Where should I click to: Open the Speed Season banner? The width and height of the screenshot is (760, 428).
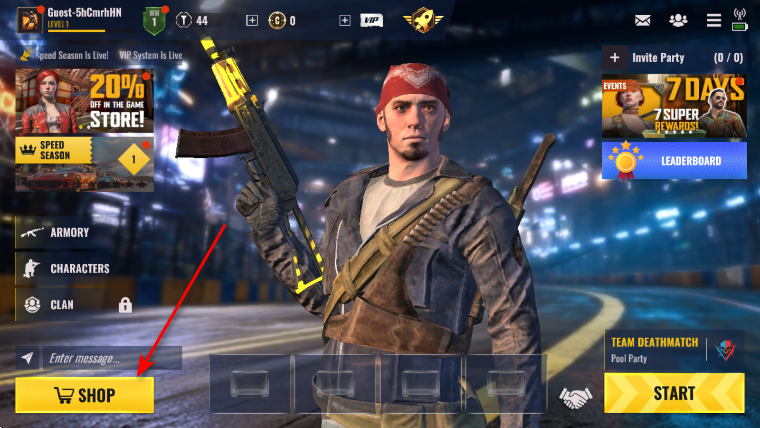click(x=85, y=162)
